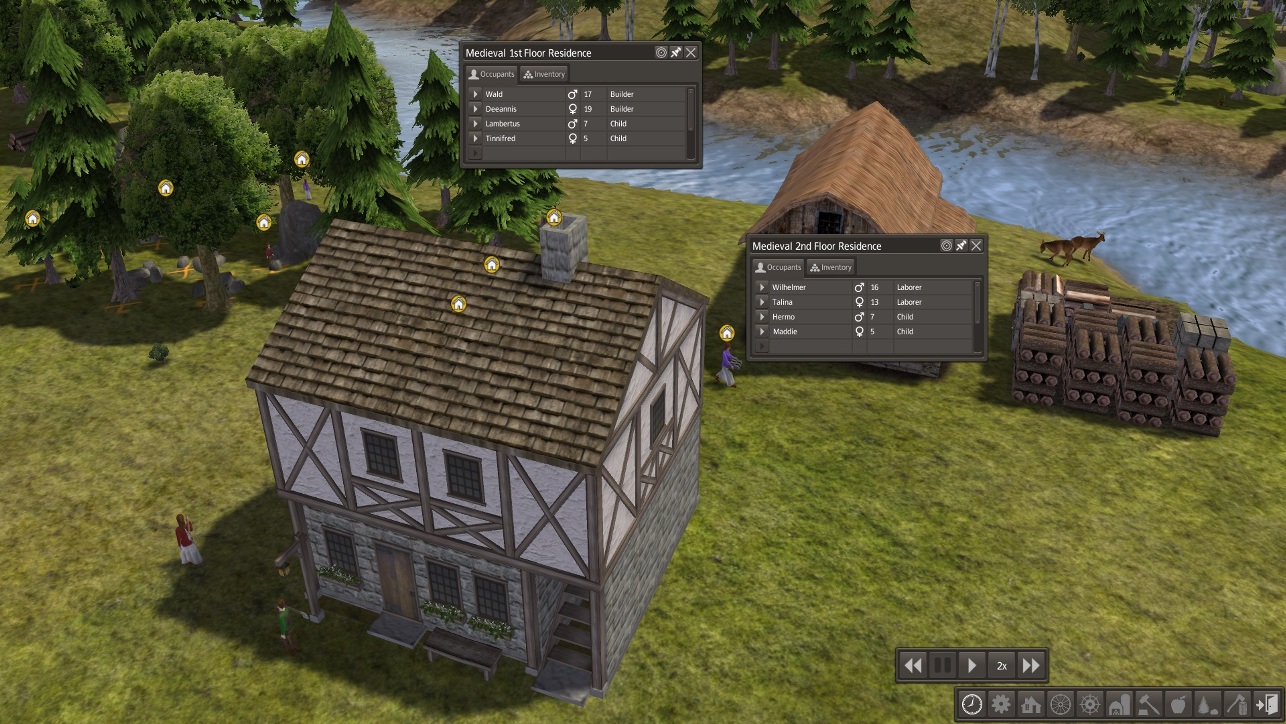1286x724 pixels.
Task: Open the housing build menu
Action: tap(1030, 704)
